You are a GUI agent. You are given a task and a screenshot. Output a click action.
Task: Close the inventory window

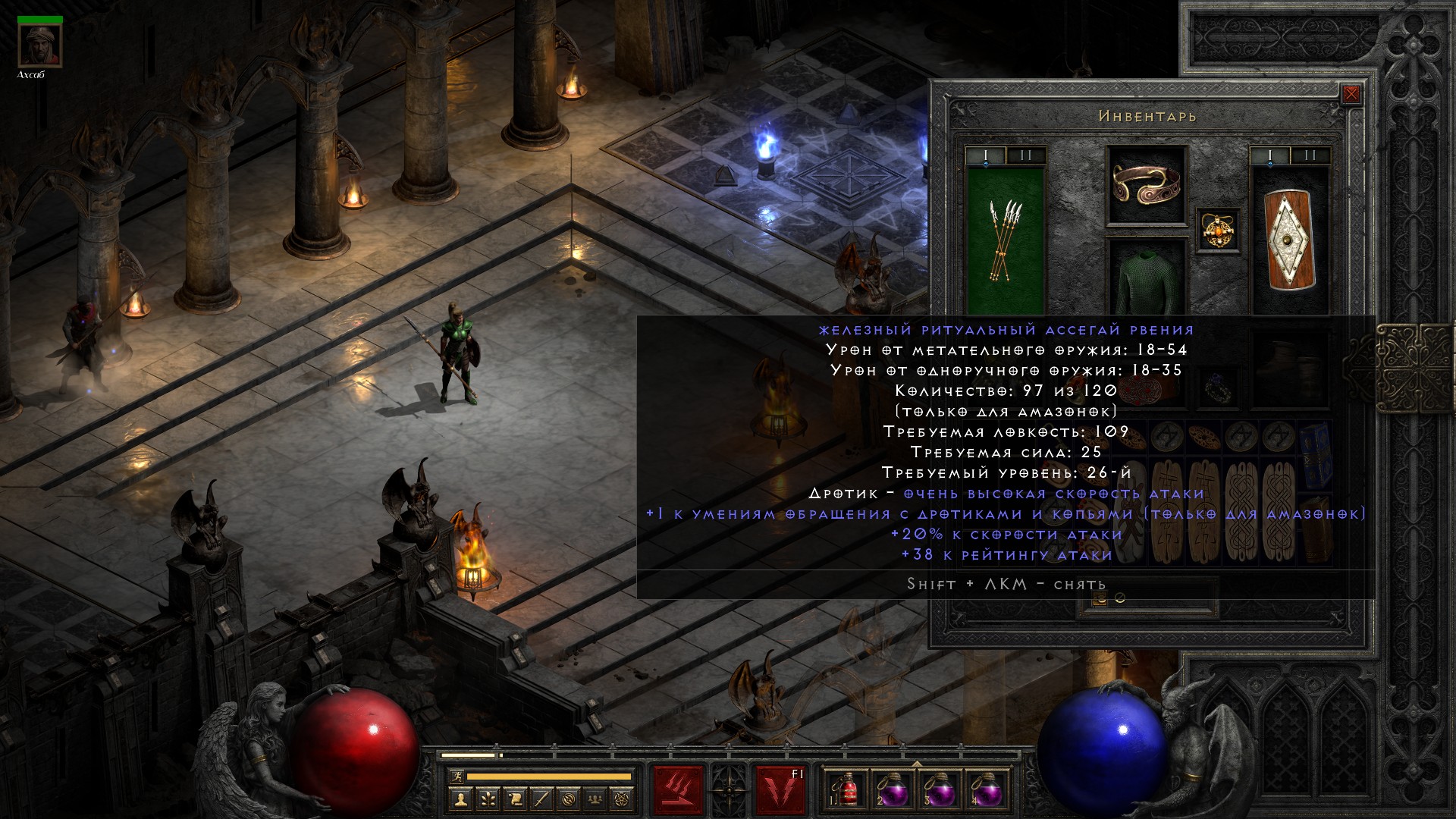click(1351, 95)
